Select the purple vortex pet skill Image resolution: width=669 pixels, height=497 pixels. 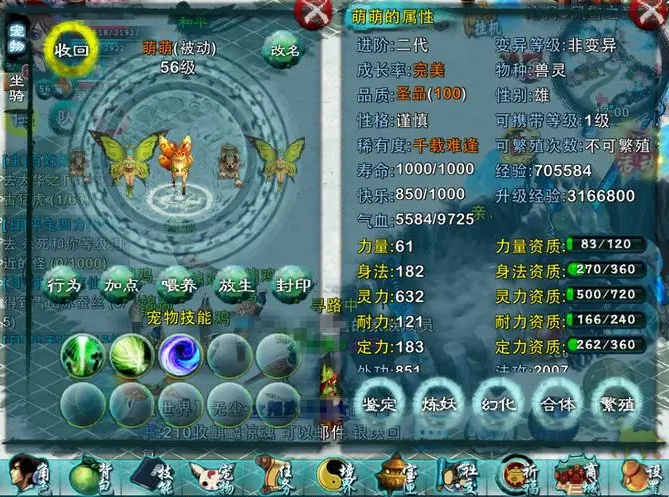[181, 354]
